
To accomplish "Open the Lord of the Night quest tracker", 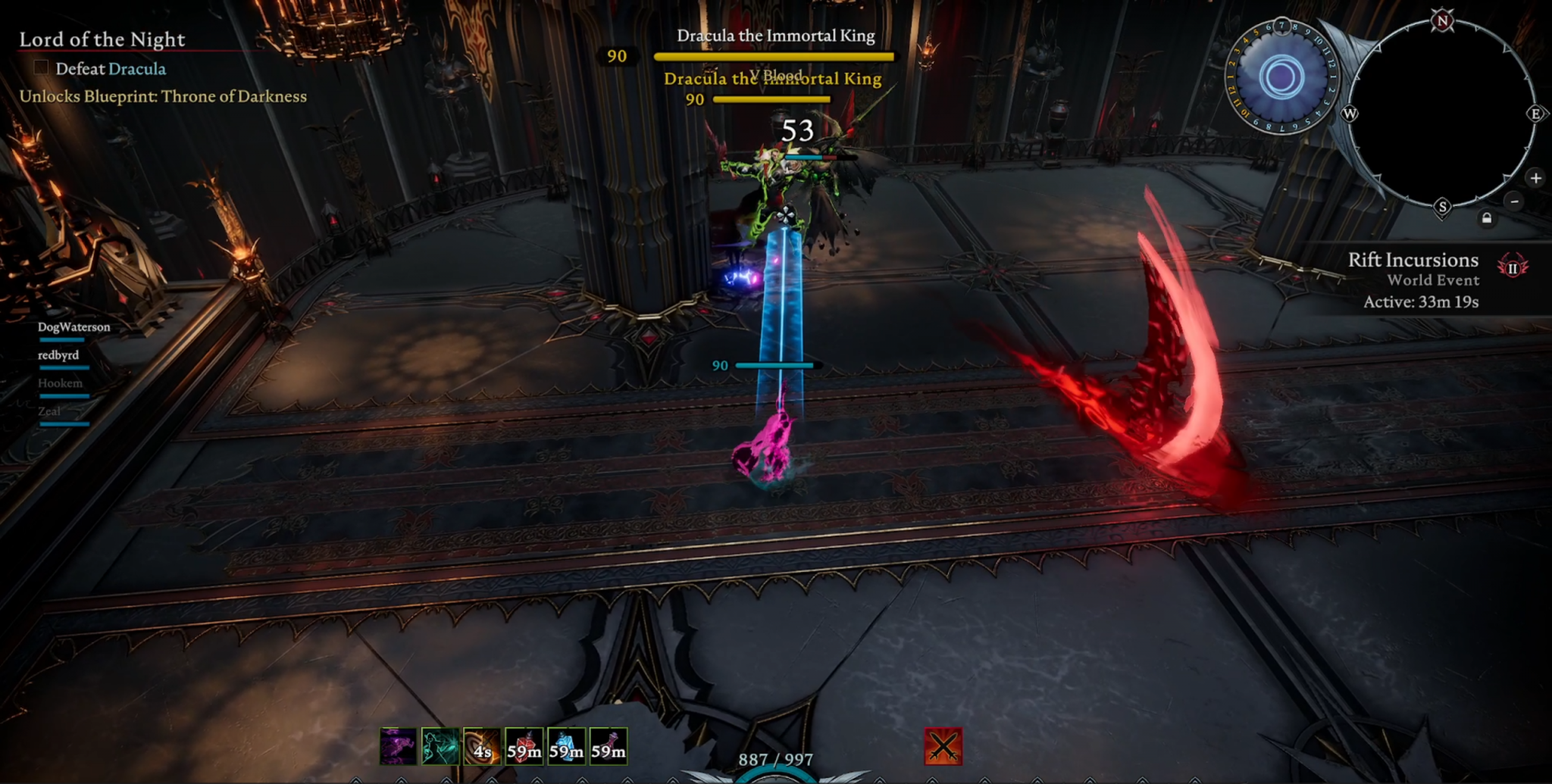I will [x=102, y=39].
